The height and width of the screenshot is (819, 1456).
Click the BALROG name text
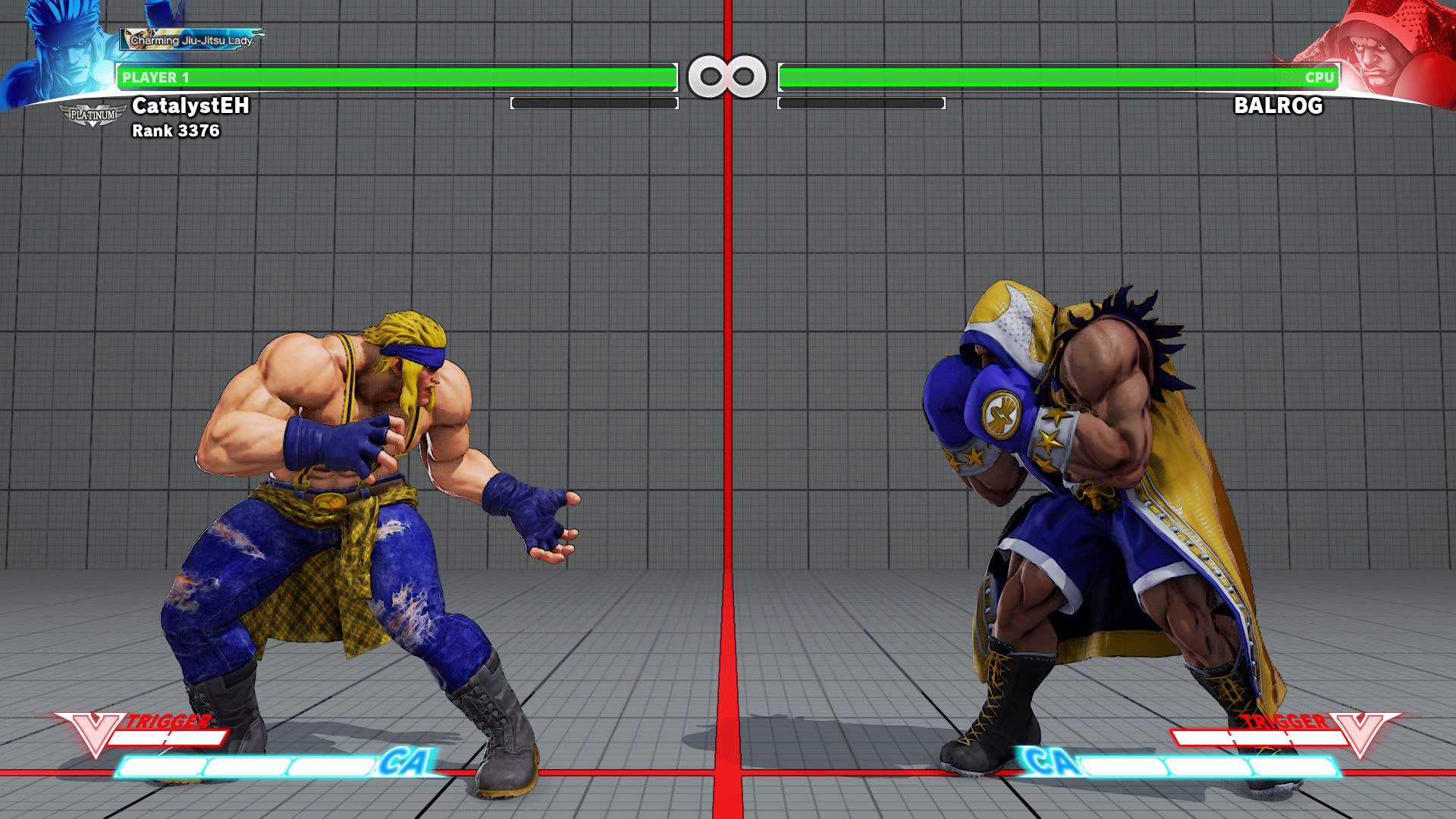click(1277, 107)
